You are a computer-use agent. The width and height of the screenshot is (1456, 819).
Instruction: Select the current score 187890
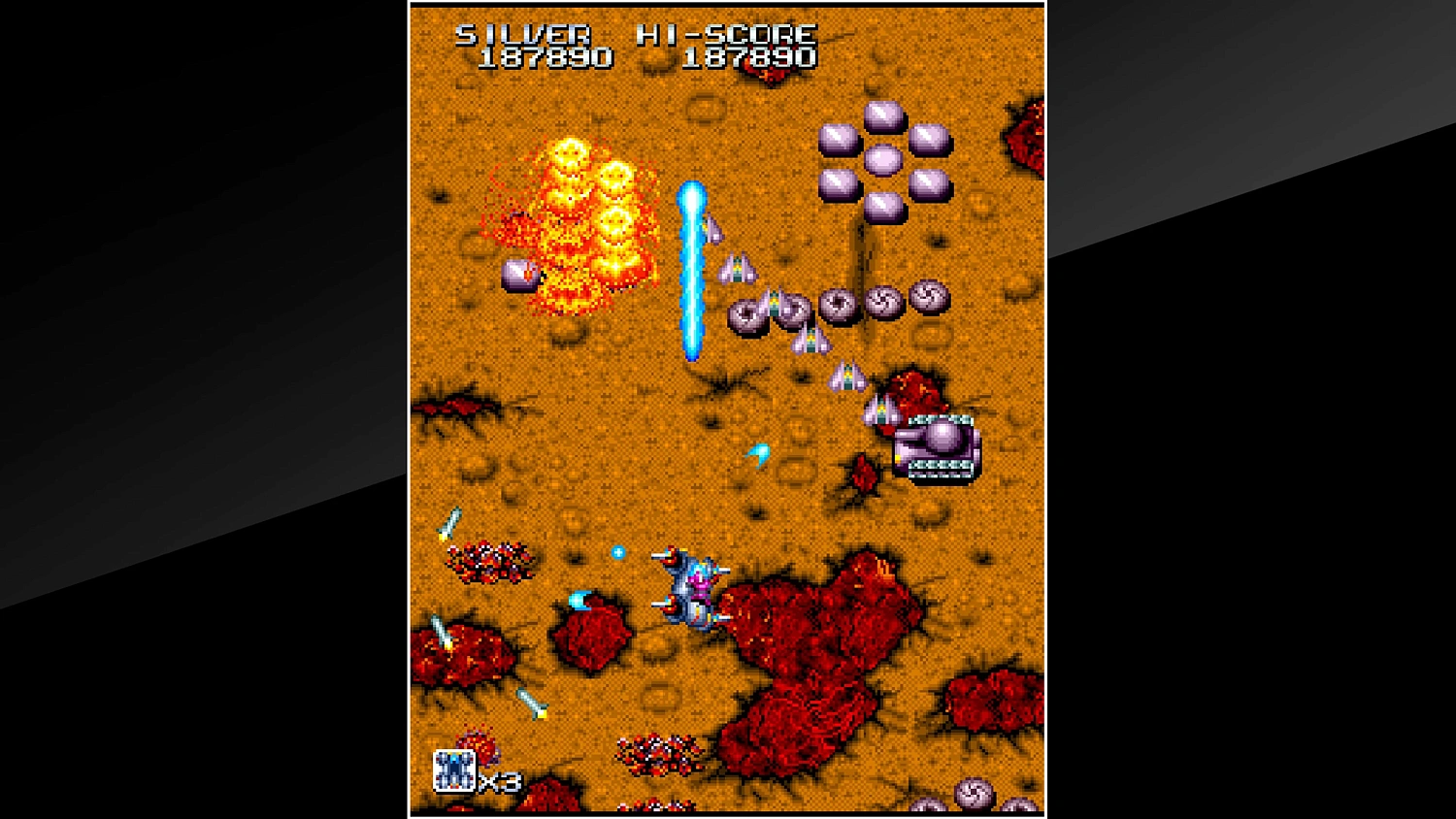coord(545,57)
